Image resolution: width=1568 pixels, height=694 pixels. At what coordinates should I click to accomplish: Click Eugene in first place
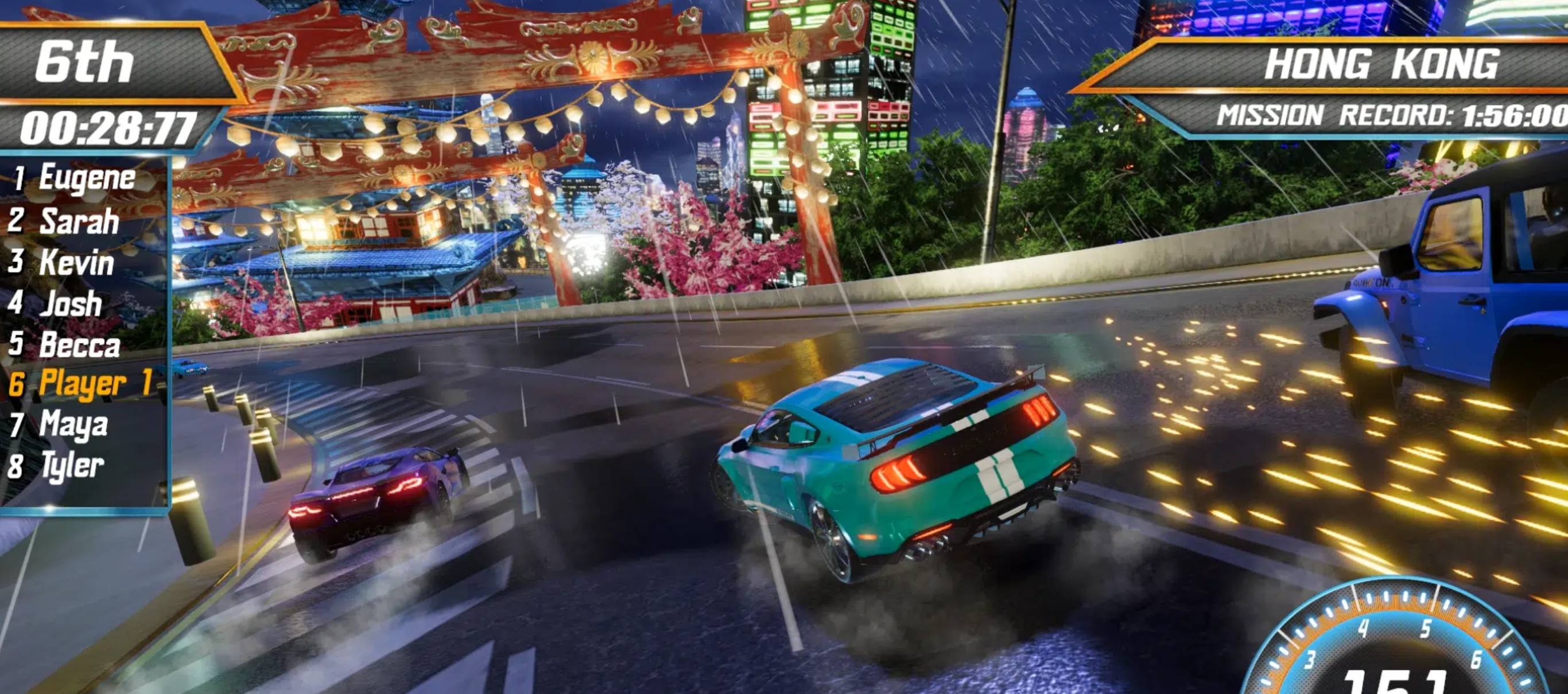[85, 178]
